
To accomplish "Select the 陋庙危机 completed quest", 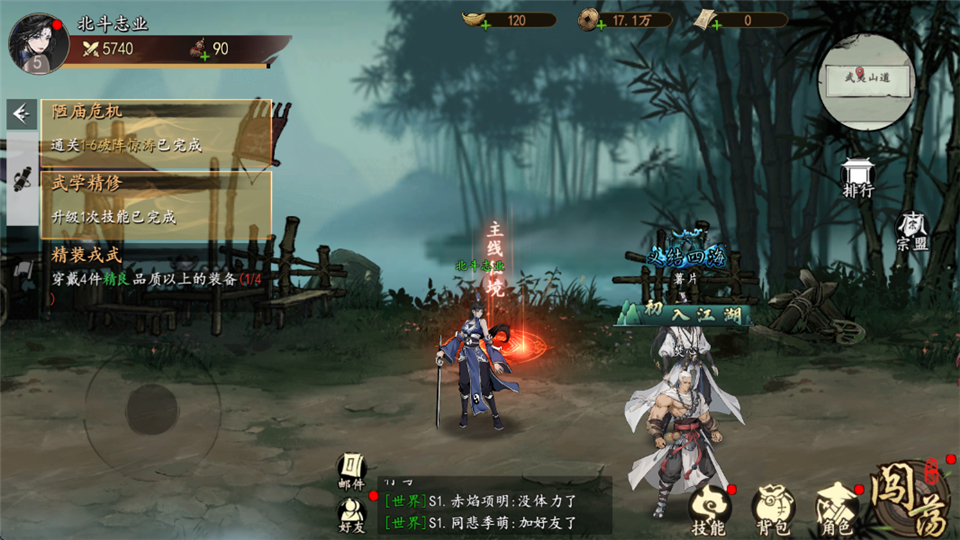I will point(156,126).
